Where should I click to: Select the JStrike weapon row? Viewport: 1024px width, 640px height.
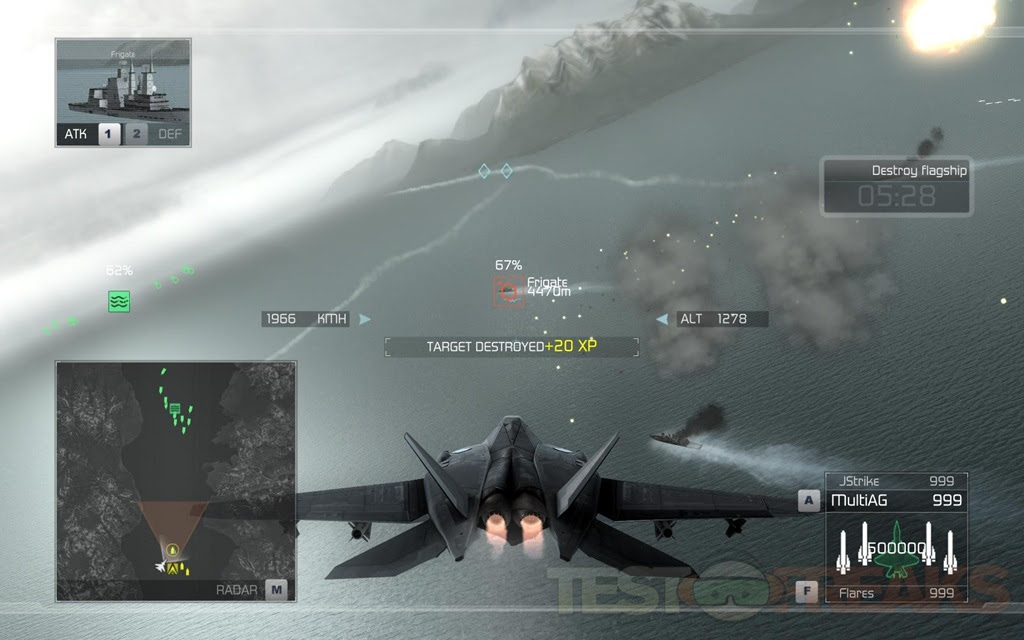(896, 481)
